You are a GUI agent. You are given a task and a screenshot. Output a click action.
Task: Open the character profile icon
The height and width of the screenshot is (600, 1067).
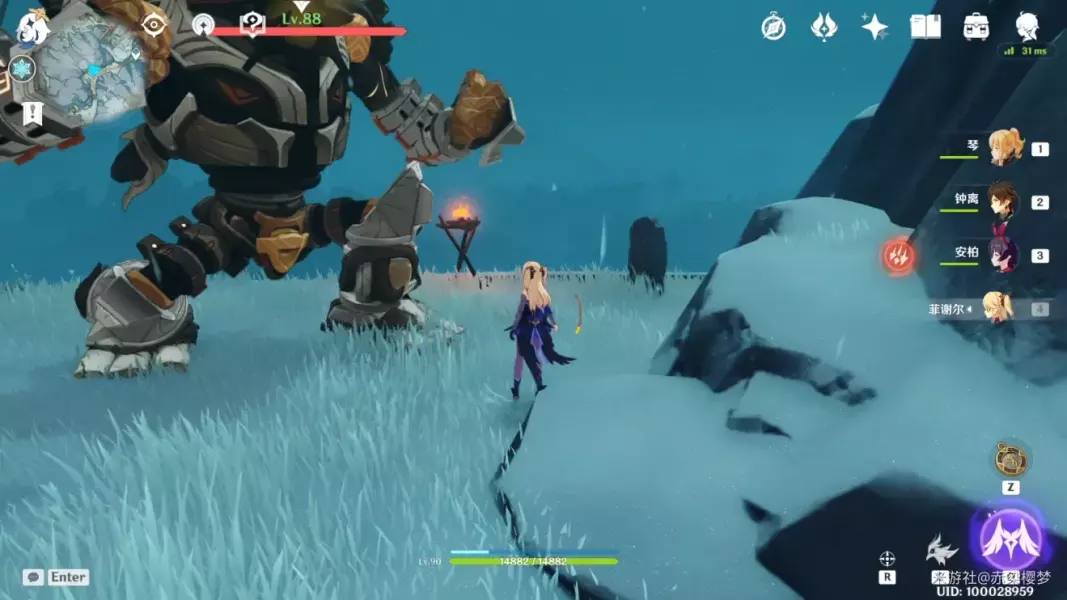(x=1026, y=26)
